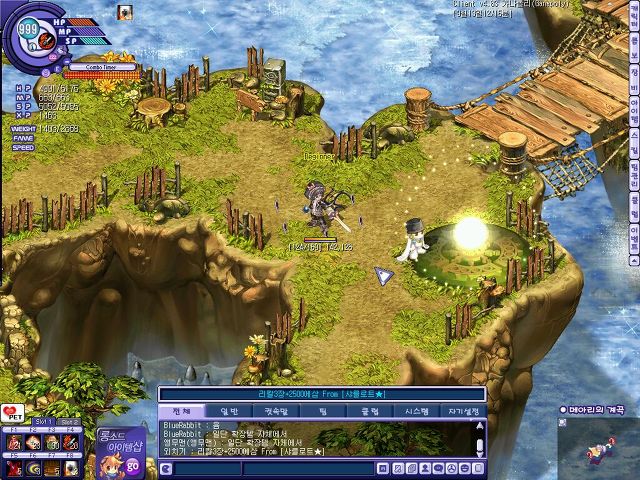The height and width of the screenshot is (480, 640).
Task: Switch to the Slot 1 hotbar tab
Action: point(42,422)
